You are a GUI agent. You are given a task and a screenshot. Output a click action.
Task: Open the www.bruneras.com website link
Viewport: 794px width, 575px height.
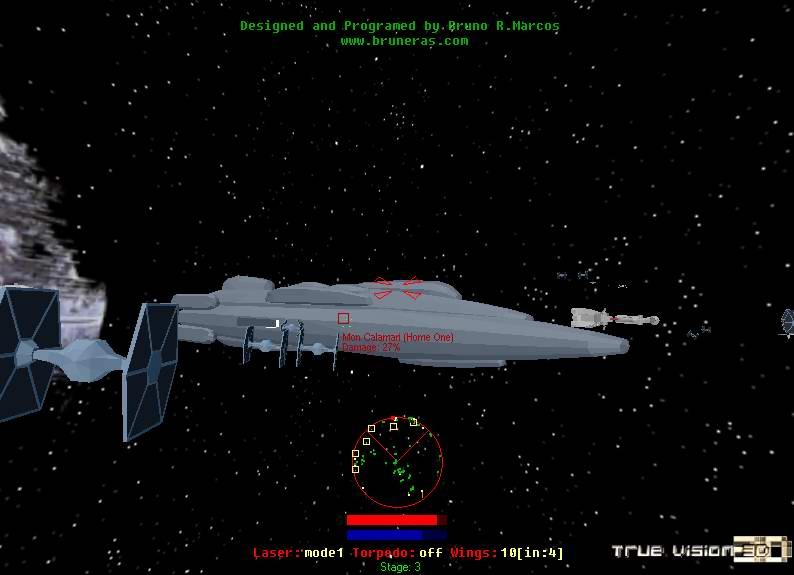[x=403, y=41]
